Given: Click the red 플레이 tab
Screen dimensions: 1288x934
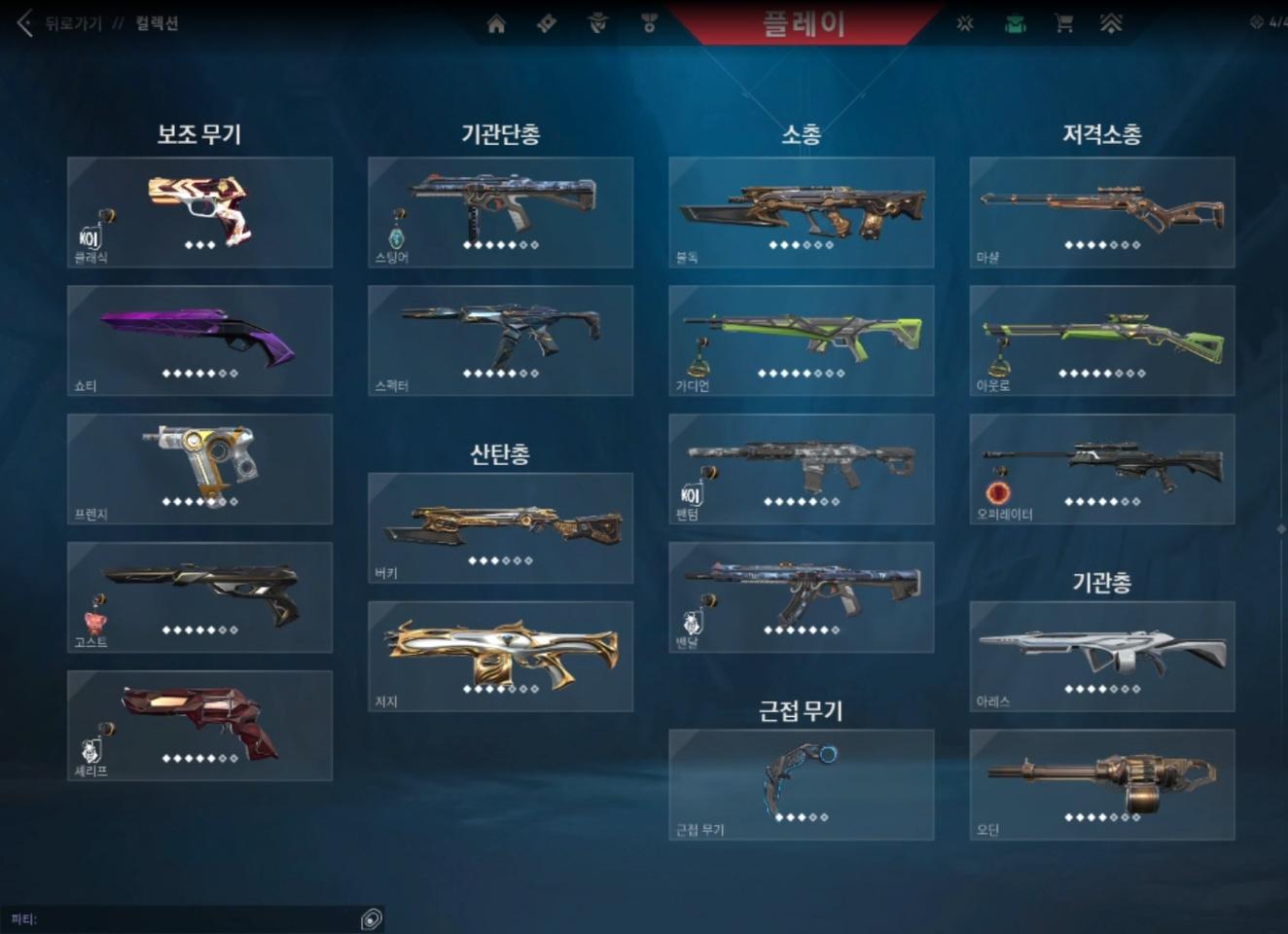Looking at the screenshot, I should coord(804,23).
